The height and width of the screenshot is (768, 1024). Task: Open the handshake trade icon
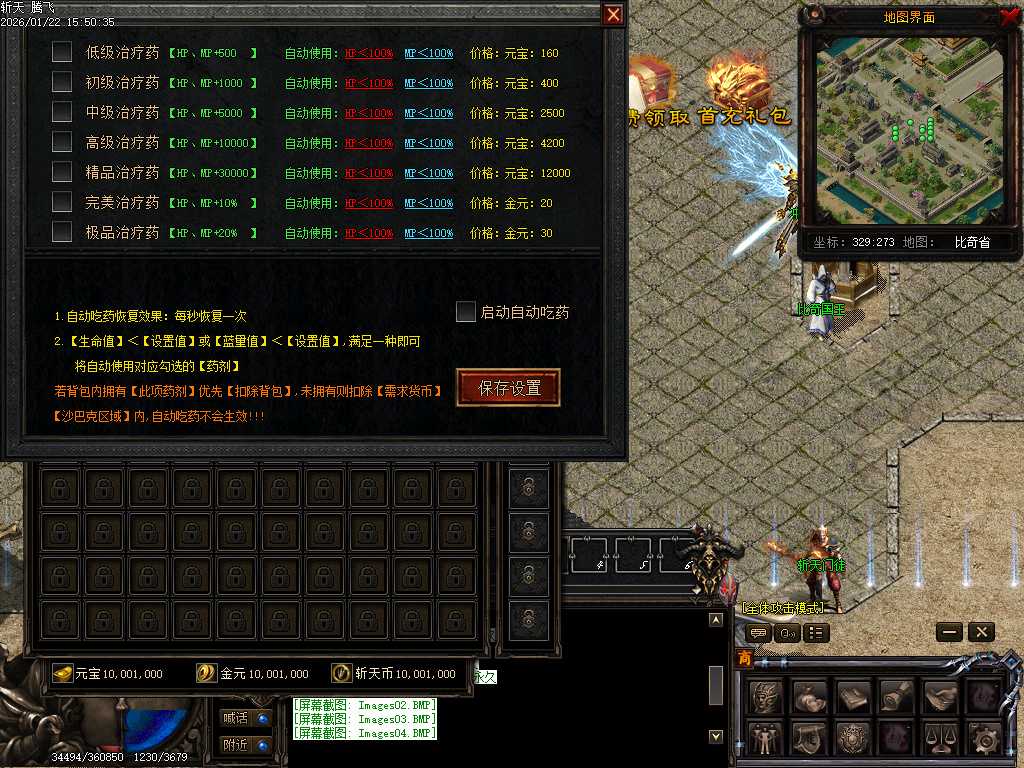click(939, 696)
